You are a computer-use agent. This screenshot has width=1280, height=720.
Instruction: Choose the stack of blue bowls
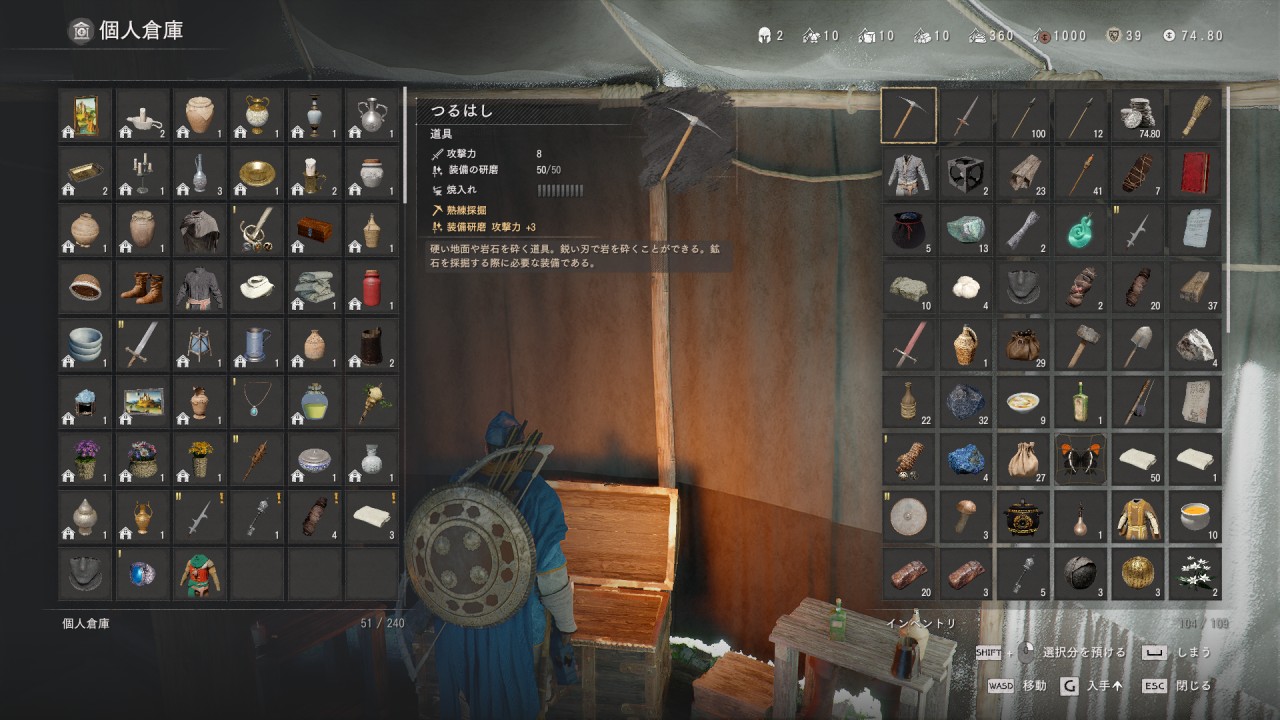[85, 346]
